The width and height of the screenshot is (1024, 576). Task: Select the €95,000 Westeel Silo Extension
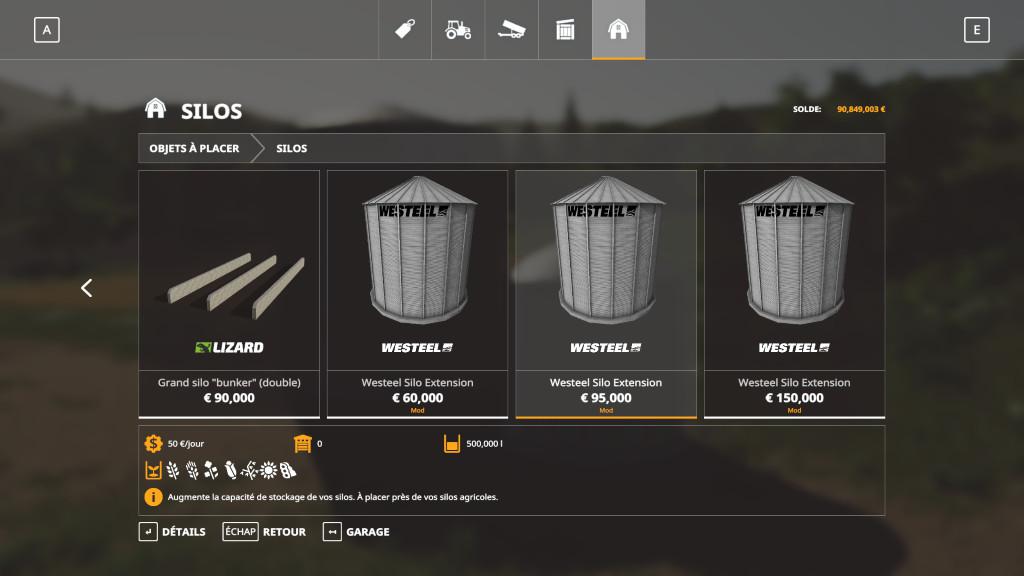click(x=606, y=293)
